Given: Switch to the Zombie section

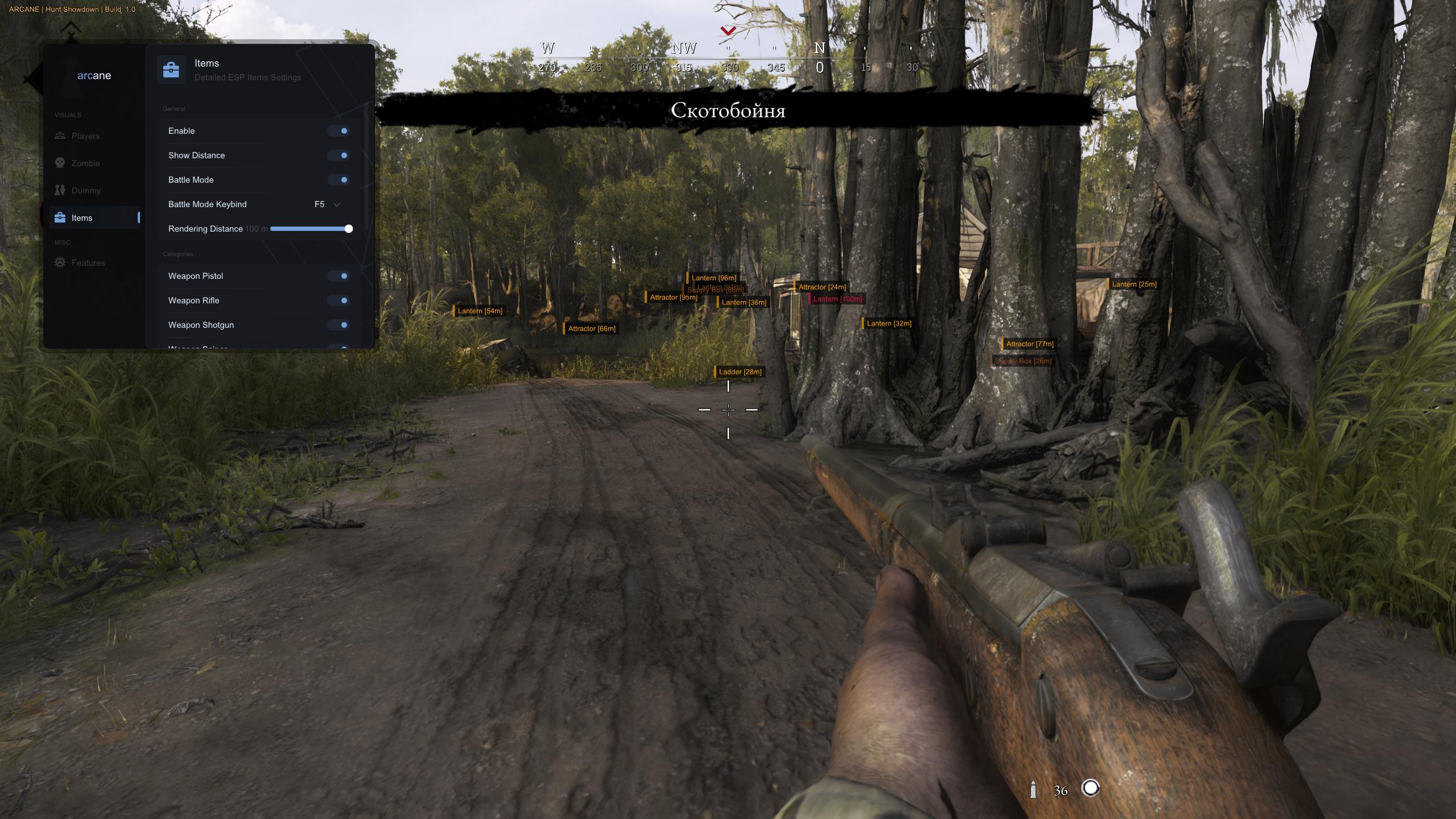Looking at the screenshot, I should click(x=85, y=163).
